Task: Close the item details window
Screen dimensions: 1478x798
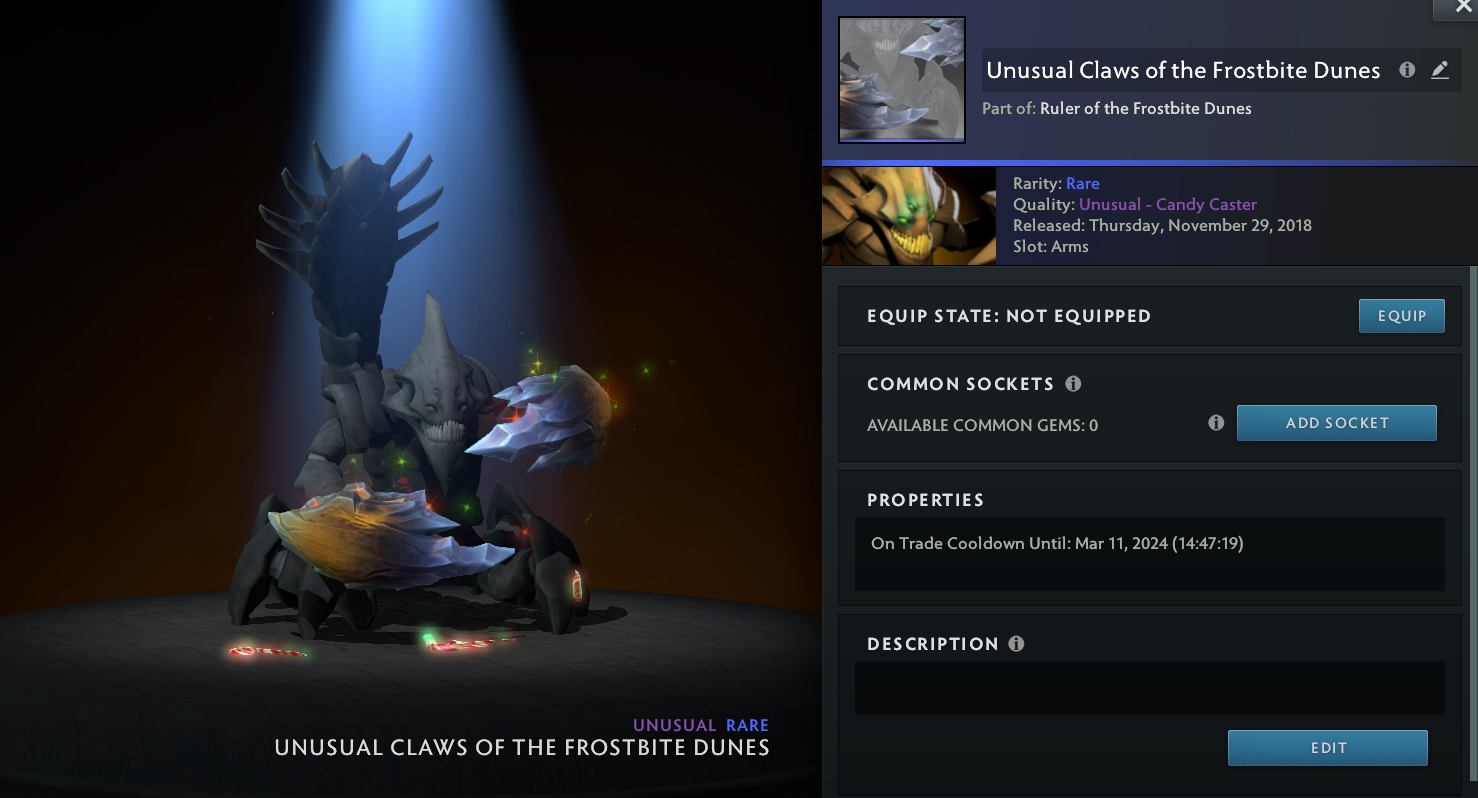Action: point(1455,8)
